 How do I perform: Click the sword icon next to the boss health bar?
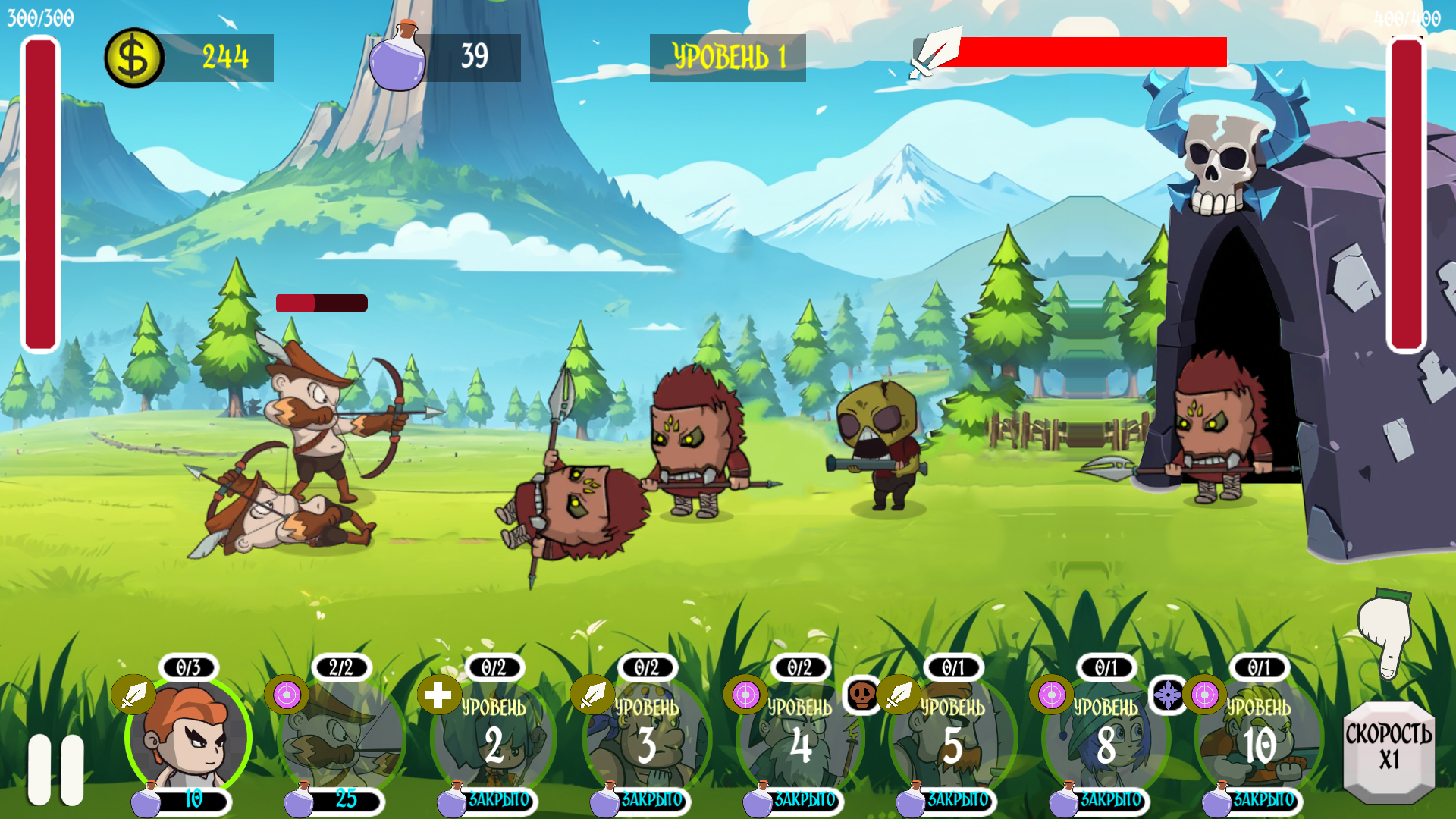coord(931,55)
